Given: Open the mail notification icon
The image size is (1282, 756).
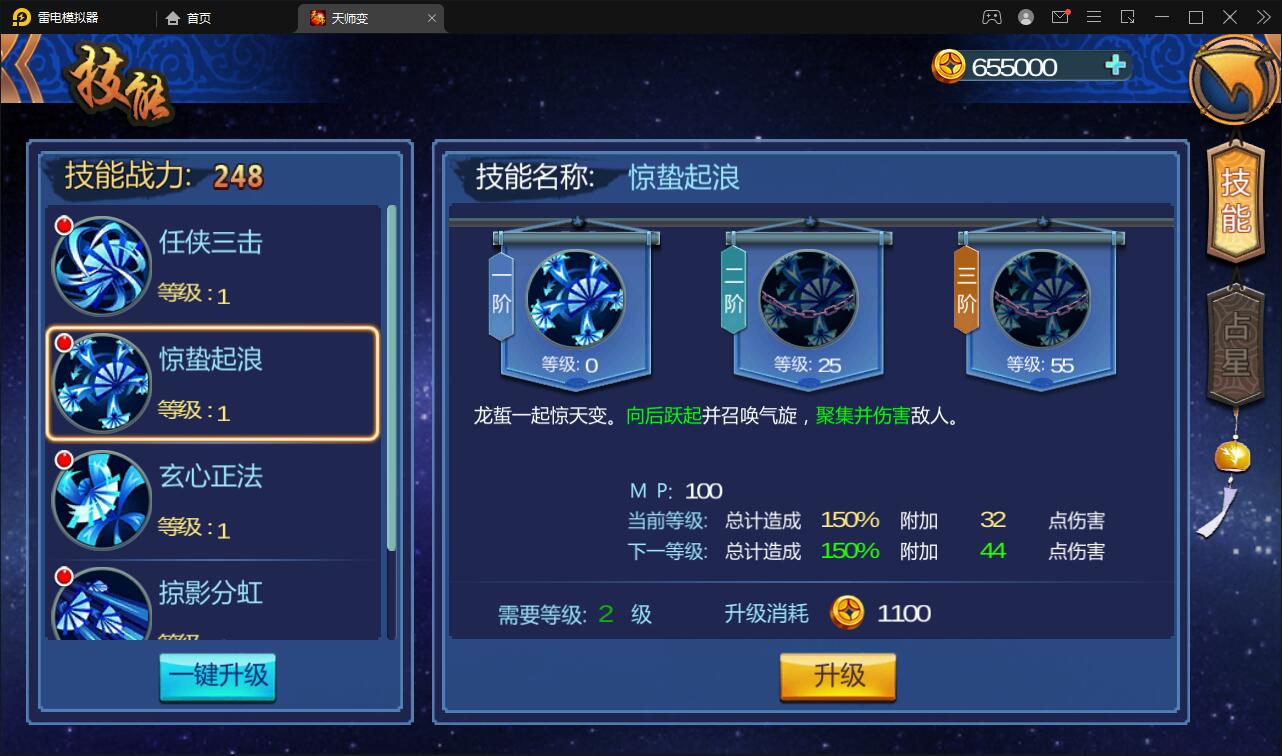Looking at the screenshot, I should point(1062,17).
